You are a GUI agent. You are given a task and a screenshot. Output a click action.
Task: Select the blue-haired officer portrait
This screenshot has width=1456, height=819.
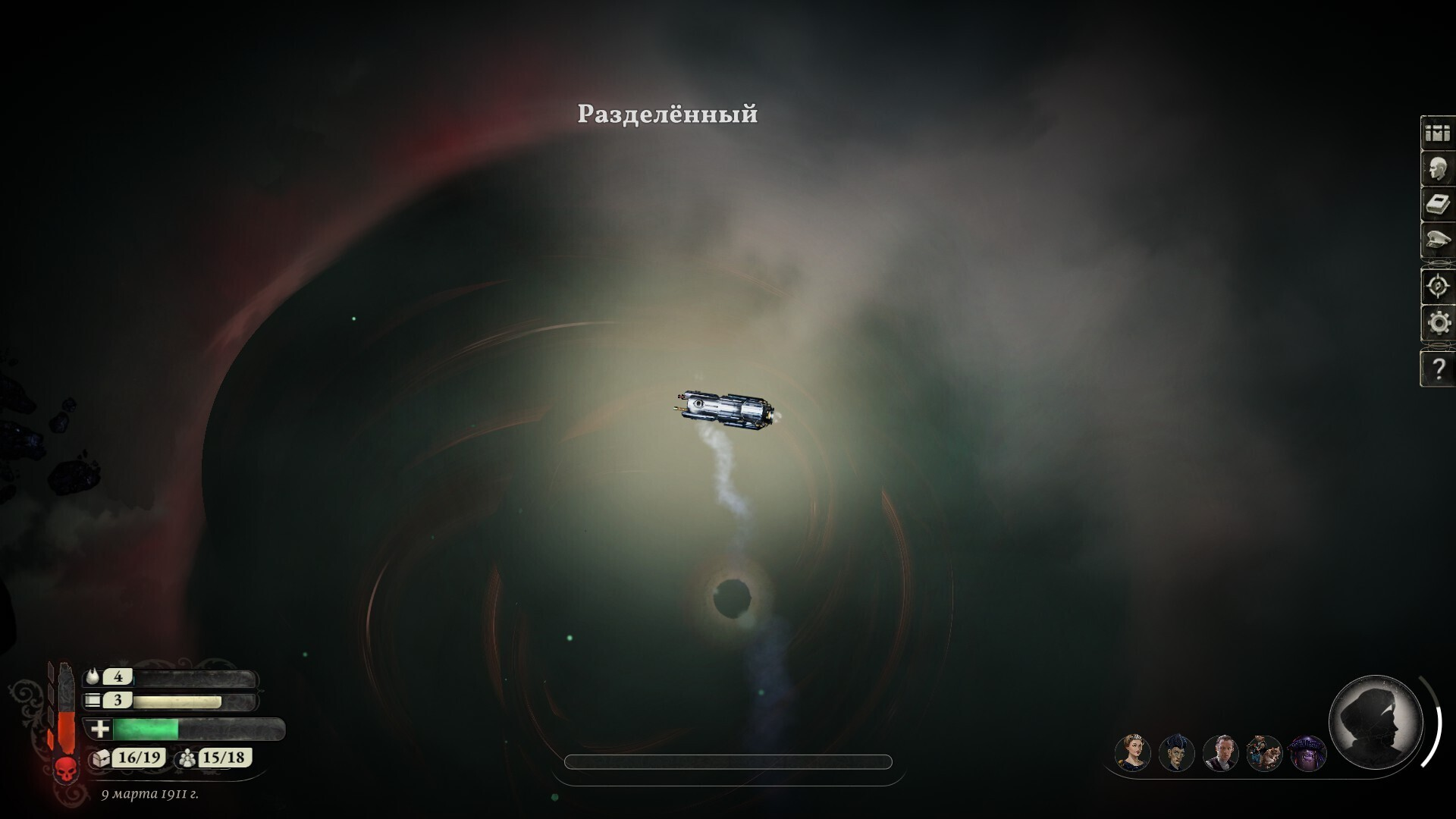click(1176, 753)
